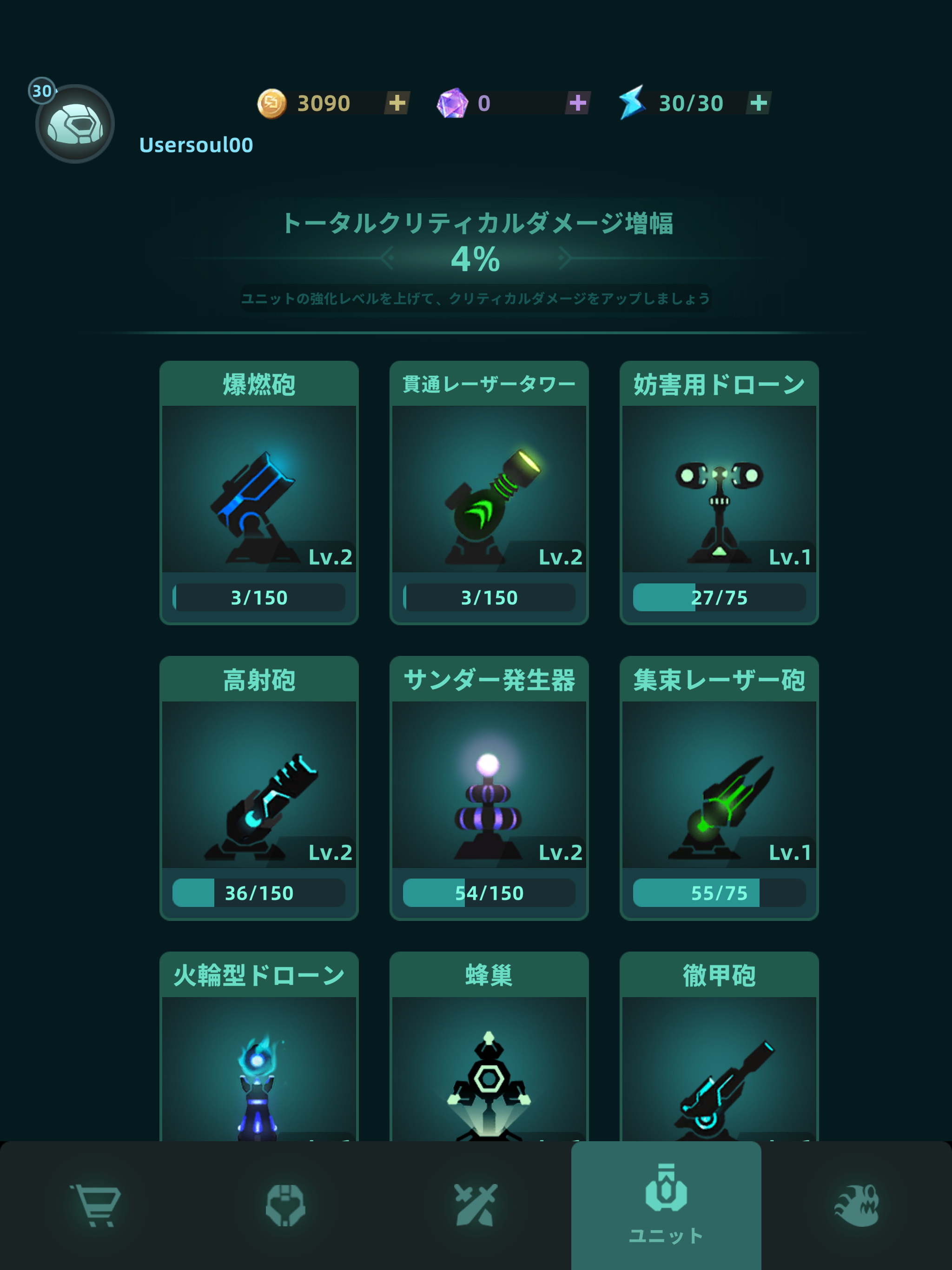This screenshot has width=952, height=1270.
Task: Click the plus next to 30/30 energy
Action: [759, 102]
